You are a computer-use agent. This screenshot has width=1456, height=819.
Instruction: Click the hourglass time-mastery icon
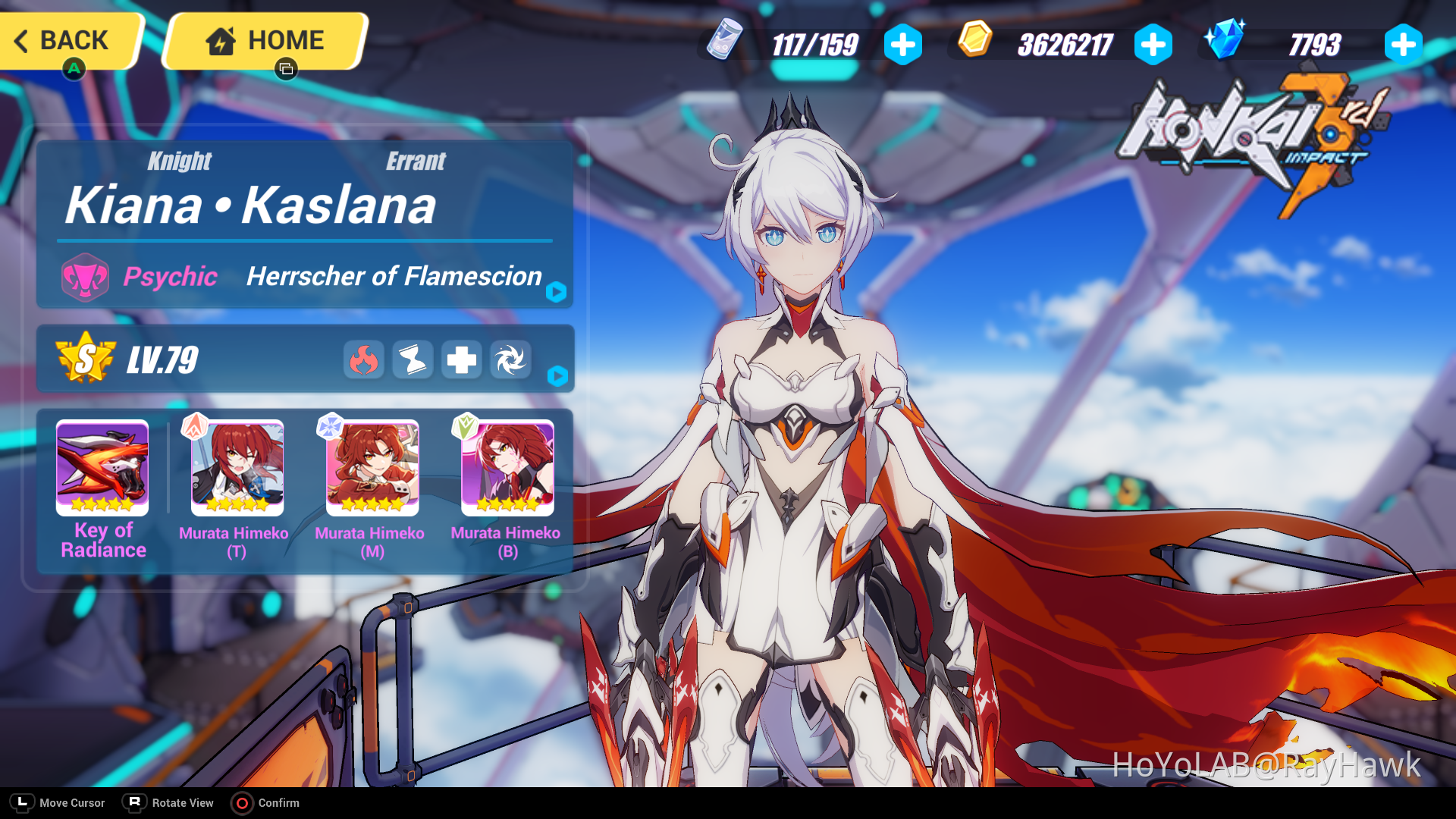(x=413, y=360)
